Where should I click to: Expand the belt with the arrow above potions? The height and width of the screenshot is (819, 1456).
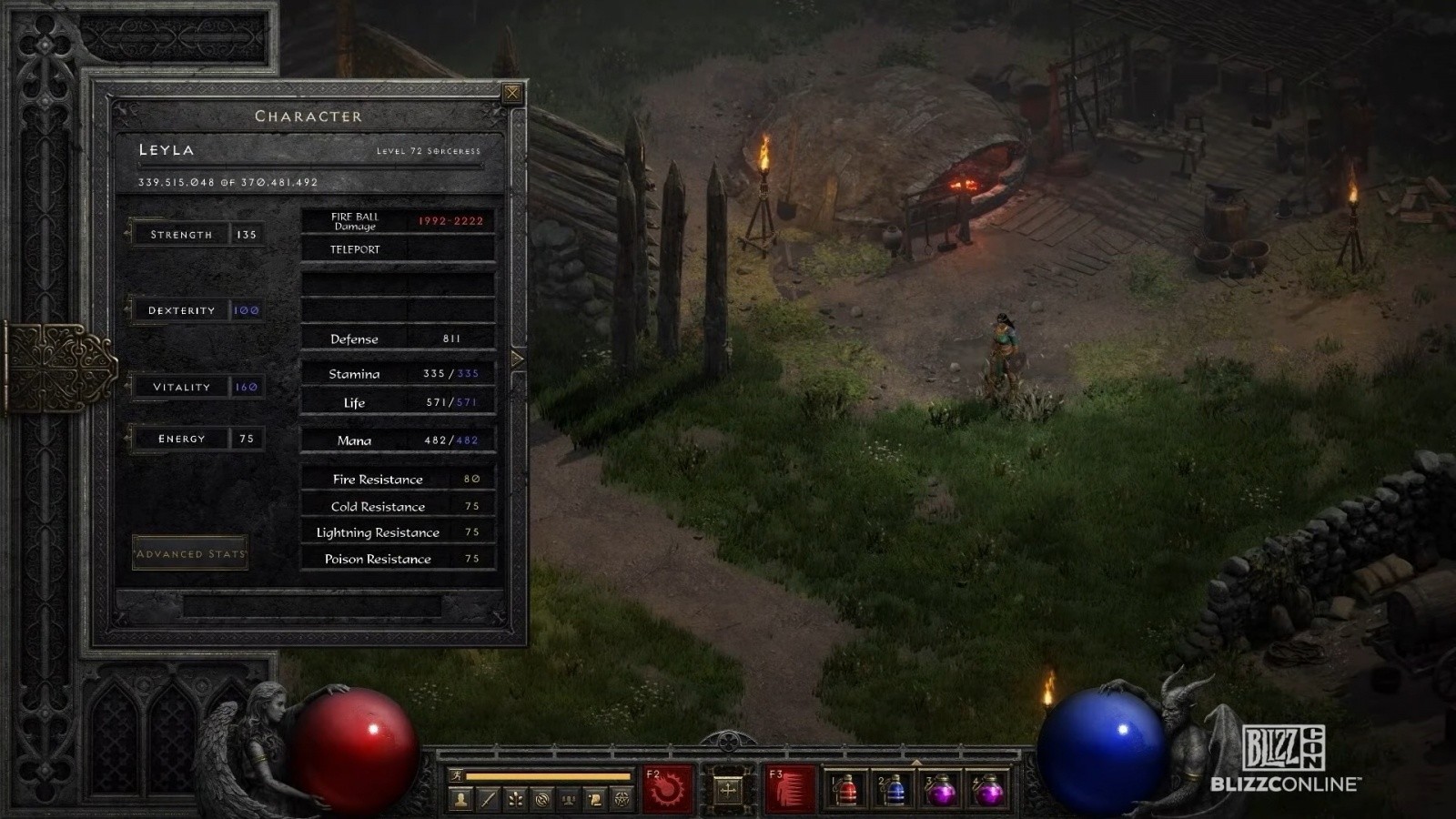916,762
